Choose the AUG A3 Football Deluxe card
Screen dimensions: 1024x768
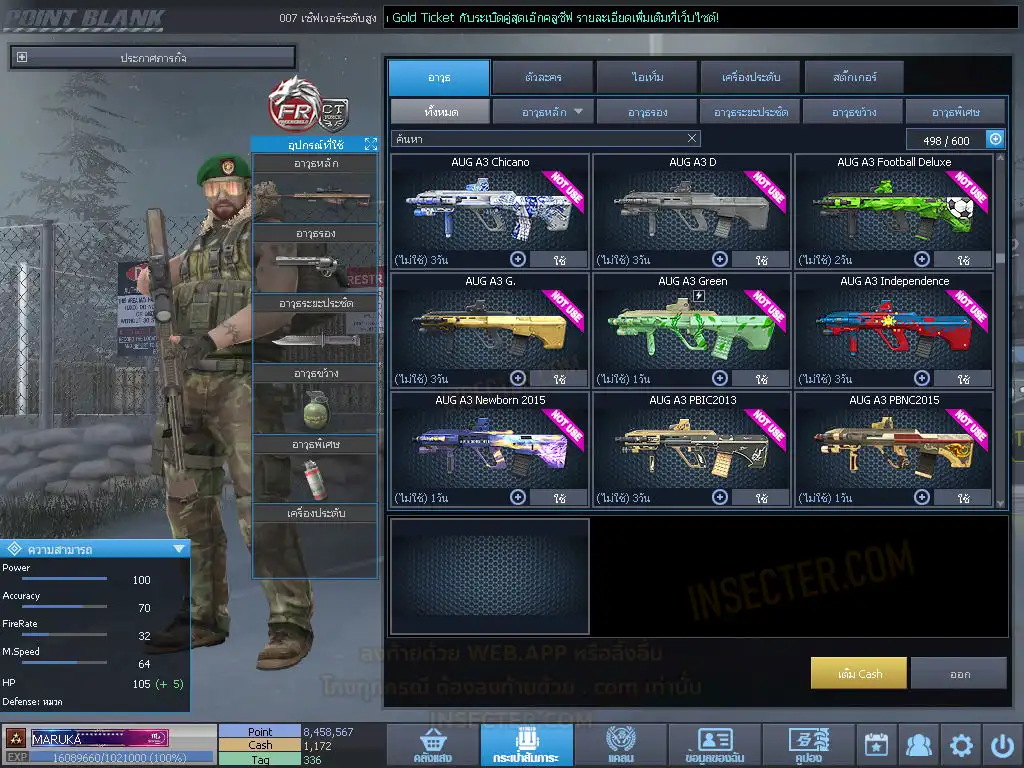[893, 206]
